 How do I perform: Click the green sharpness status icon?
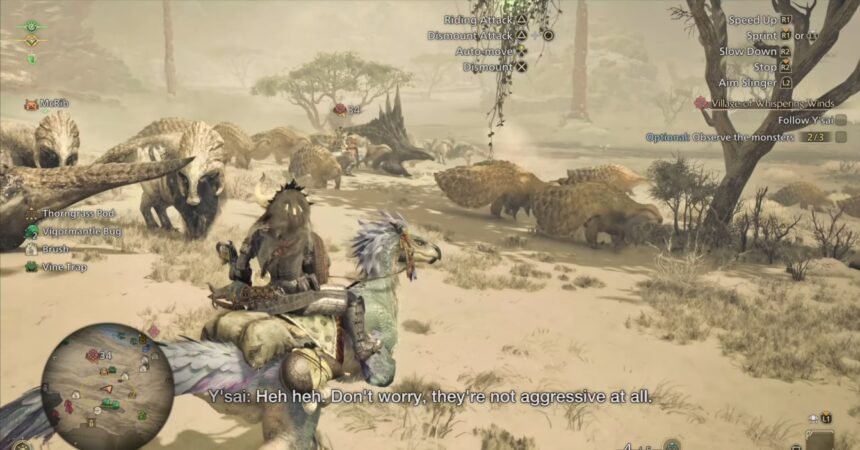[x=32, y=58]
